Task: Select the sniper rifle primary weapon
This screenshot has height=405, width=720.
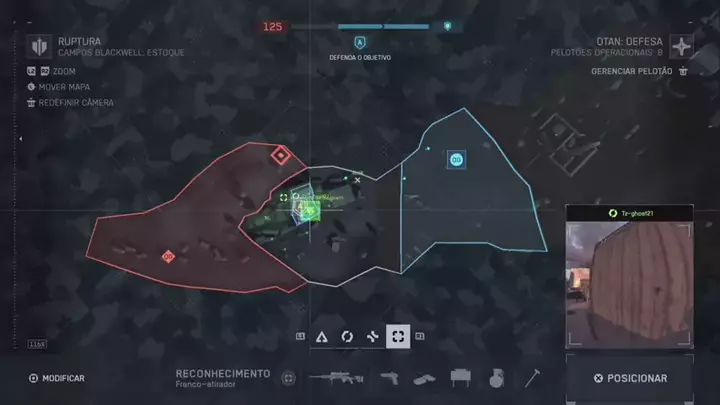Action: [x=336, y=378]
